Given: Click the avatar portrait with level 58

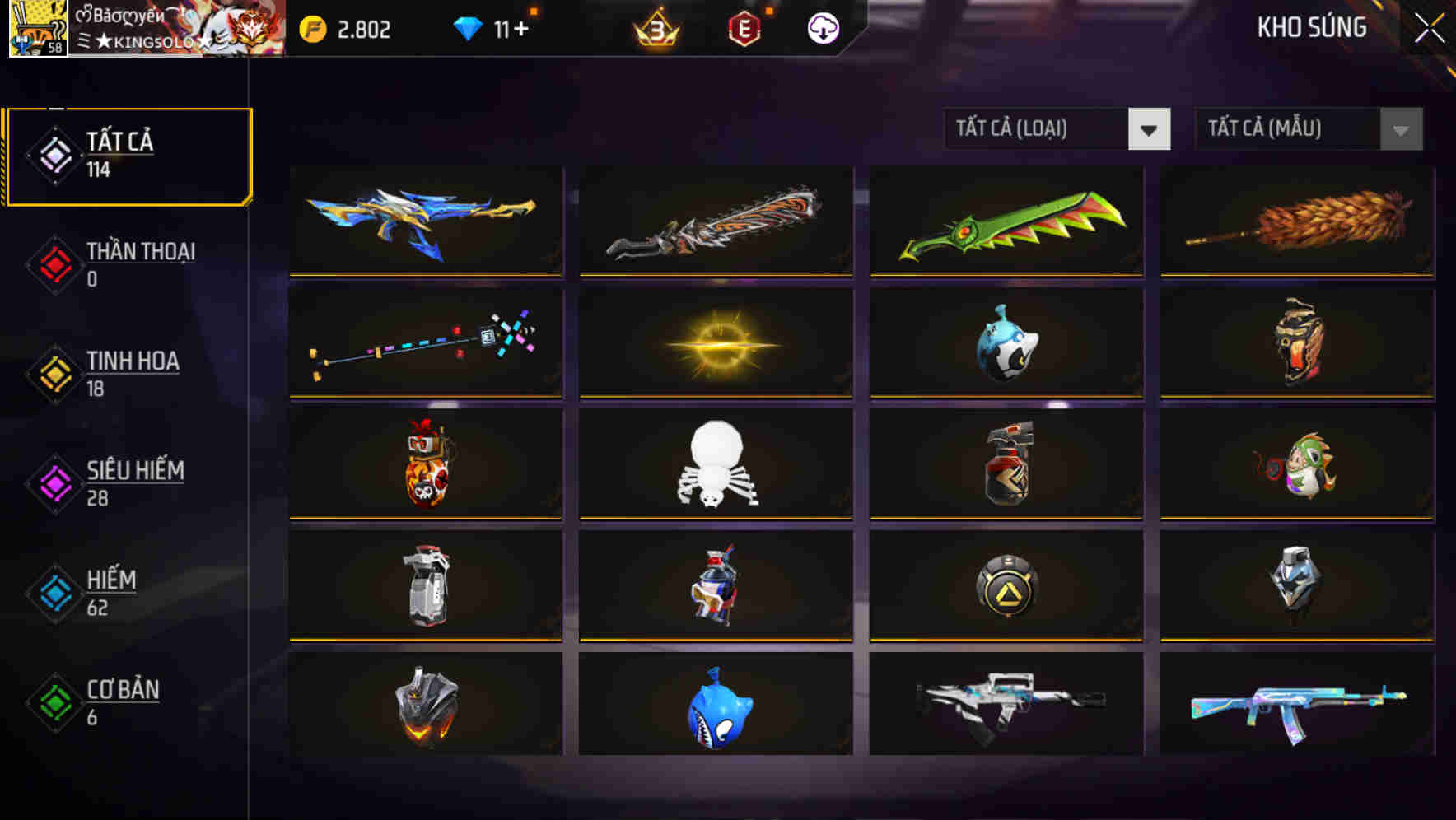Looking at the screenshot, I should (x=38, y=29).
